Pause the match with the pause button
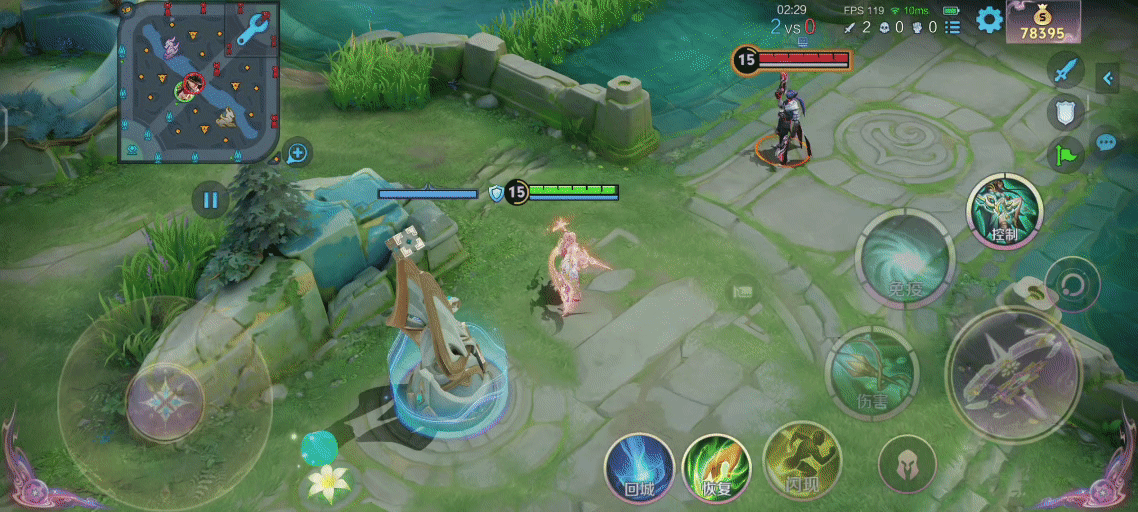 (x=210, y=200)
